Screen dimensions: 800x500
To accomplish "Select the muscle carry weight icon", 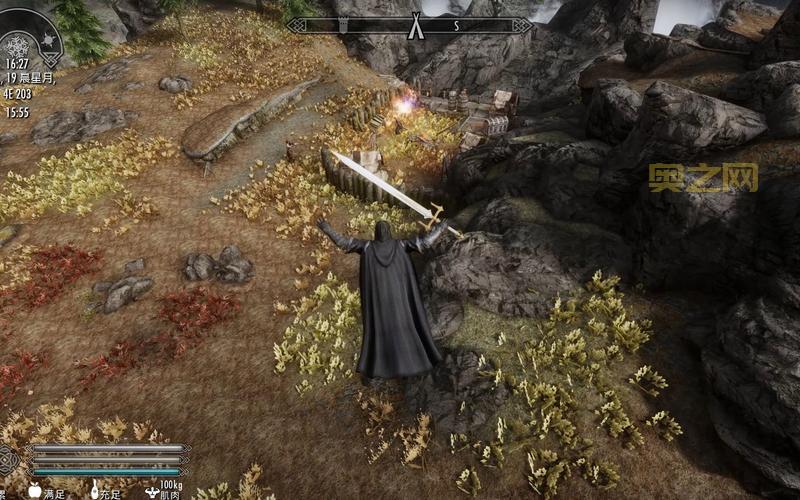I will (152, 490).
